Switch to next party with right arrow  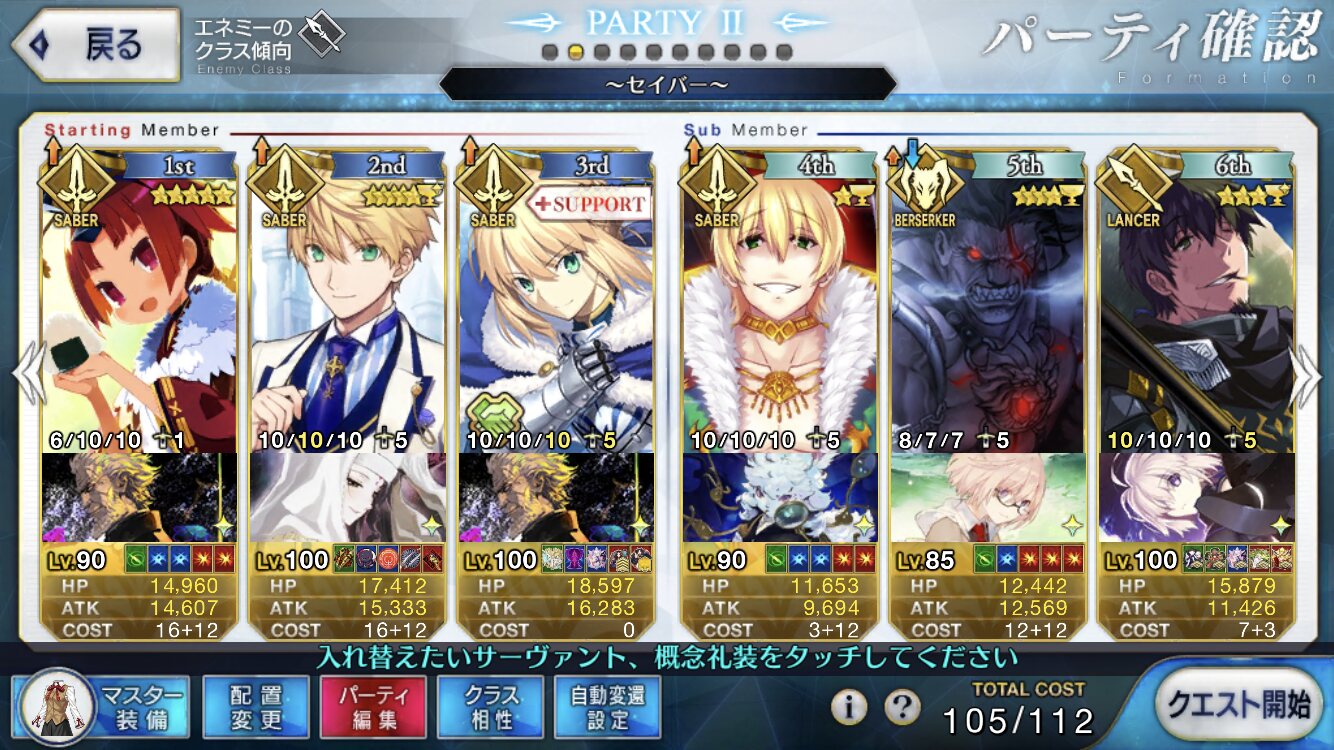click(1309, 375)
